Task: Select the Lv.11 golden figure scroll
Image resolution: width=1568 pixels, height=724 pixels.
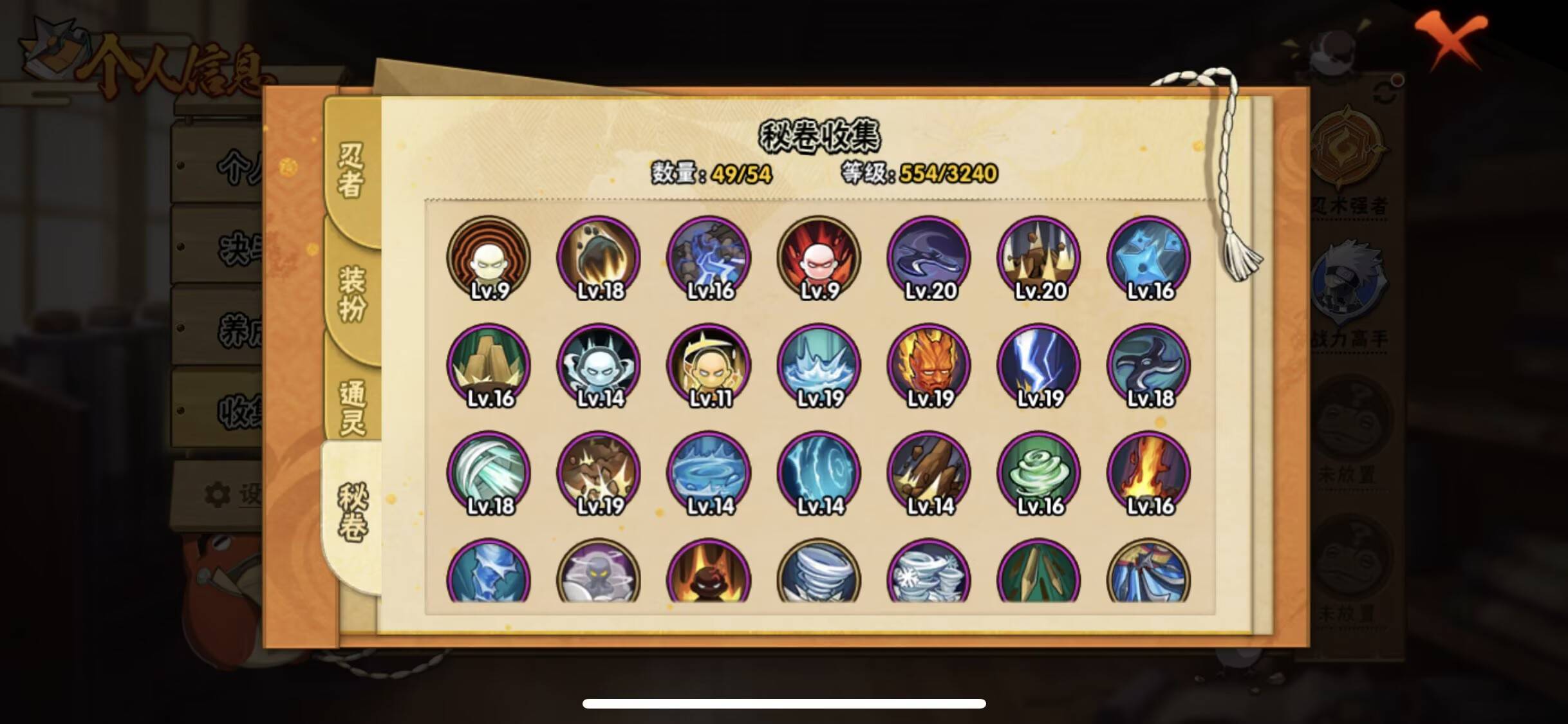Action: pyautogui.click(x=710, y=365)
